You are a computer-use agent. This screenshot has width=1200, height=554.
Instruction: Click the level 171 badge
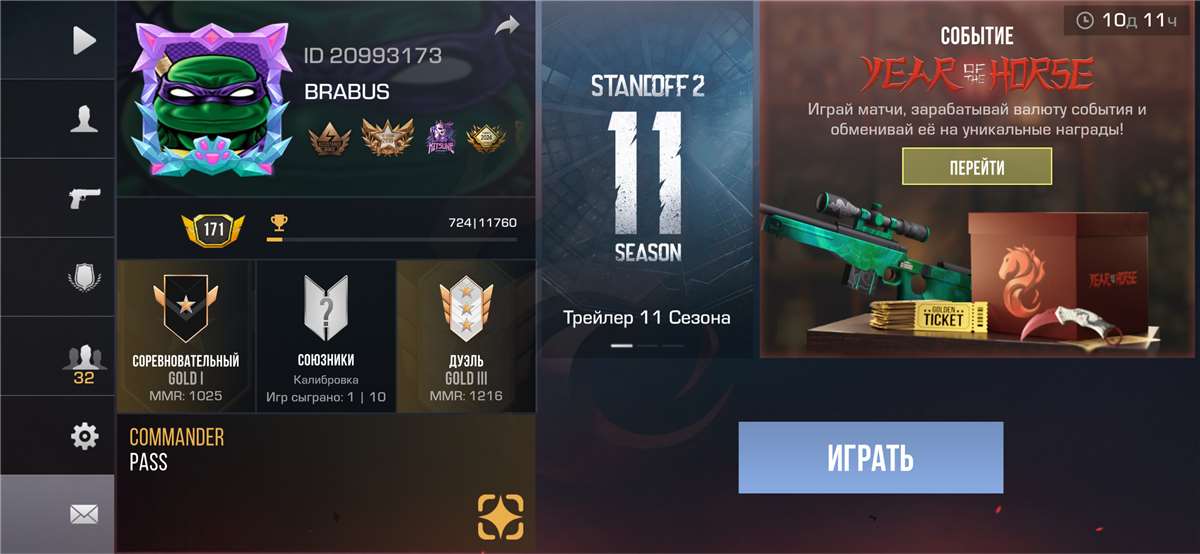[x=213, y=231]
